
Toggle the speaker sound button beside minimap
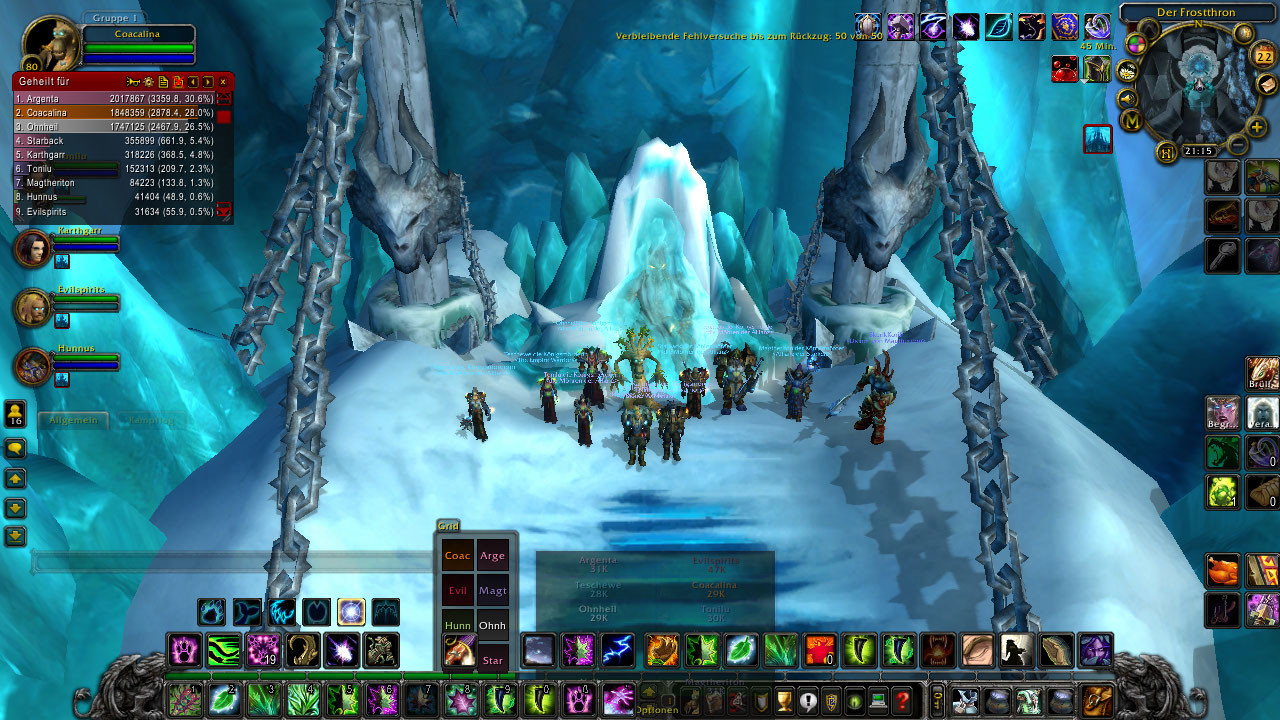(1127, 98)
